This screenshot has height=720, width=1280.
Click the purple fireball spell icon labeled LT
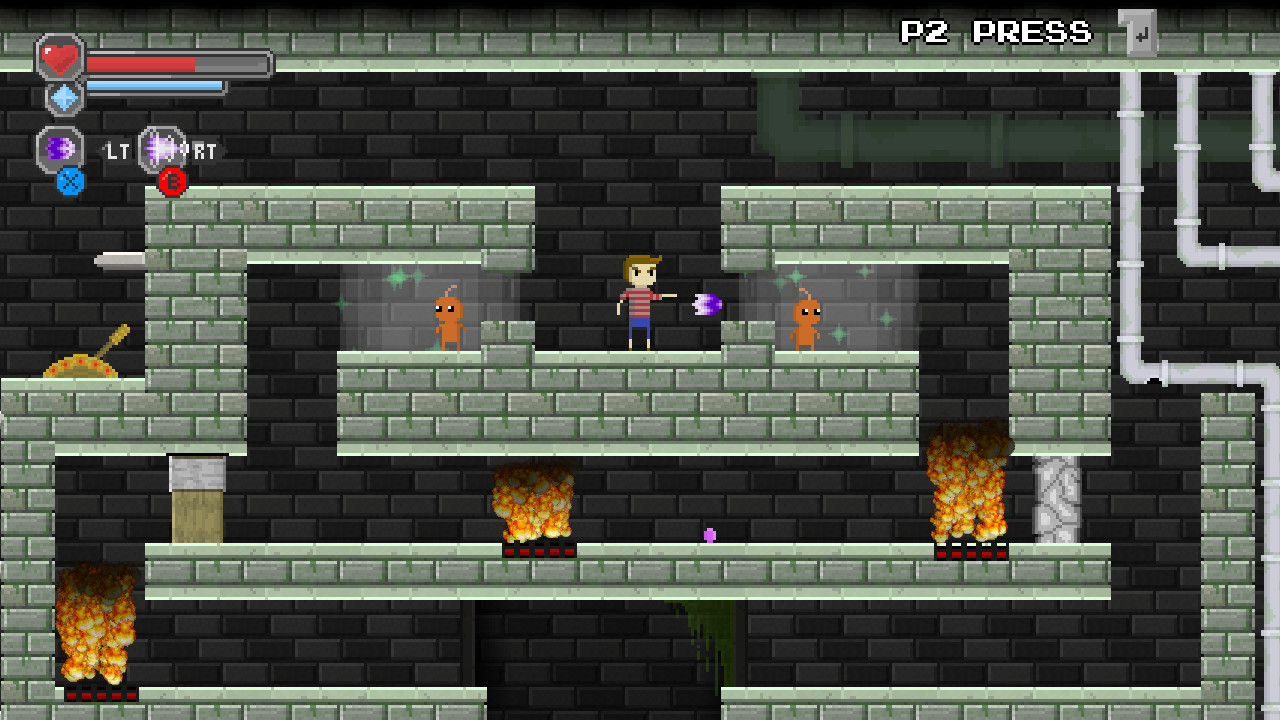click(62, 148)
